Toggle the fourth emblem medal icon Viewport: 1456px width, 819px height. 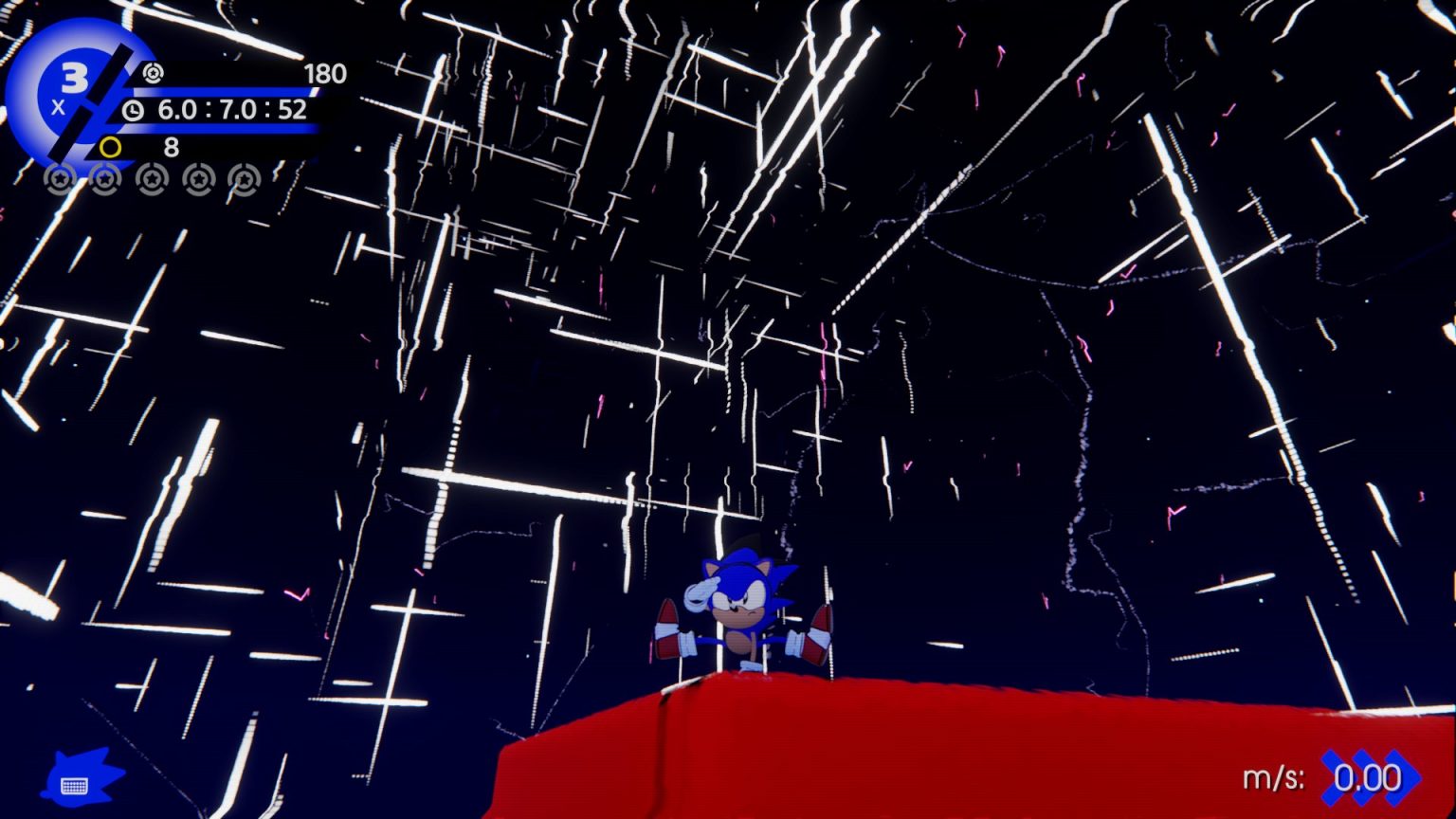196,180
